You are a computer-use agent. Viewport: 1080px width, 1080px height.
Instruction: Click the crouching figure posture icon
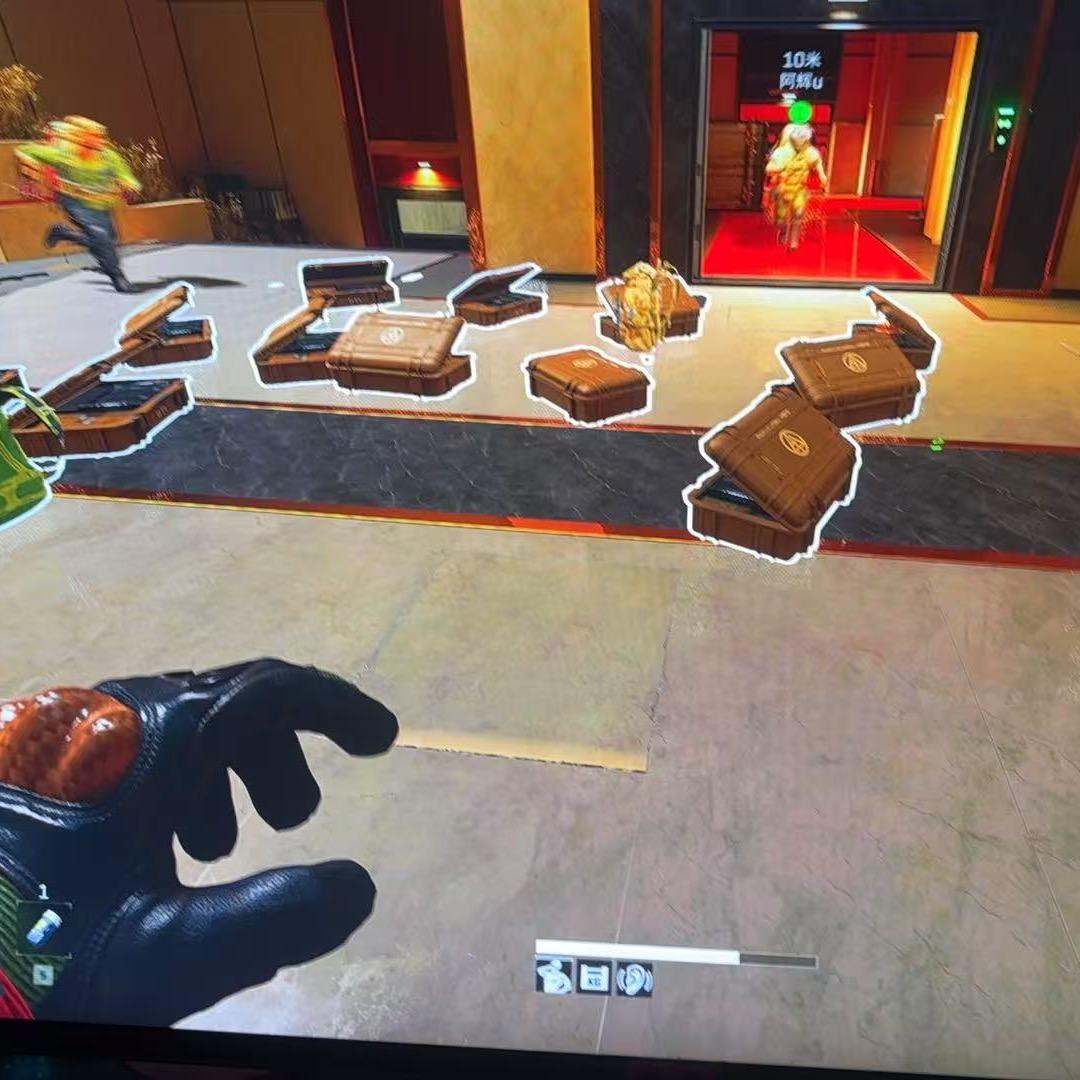[554, 977]
